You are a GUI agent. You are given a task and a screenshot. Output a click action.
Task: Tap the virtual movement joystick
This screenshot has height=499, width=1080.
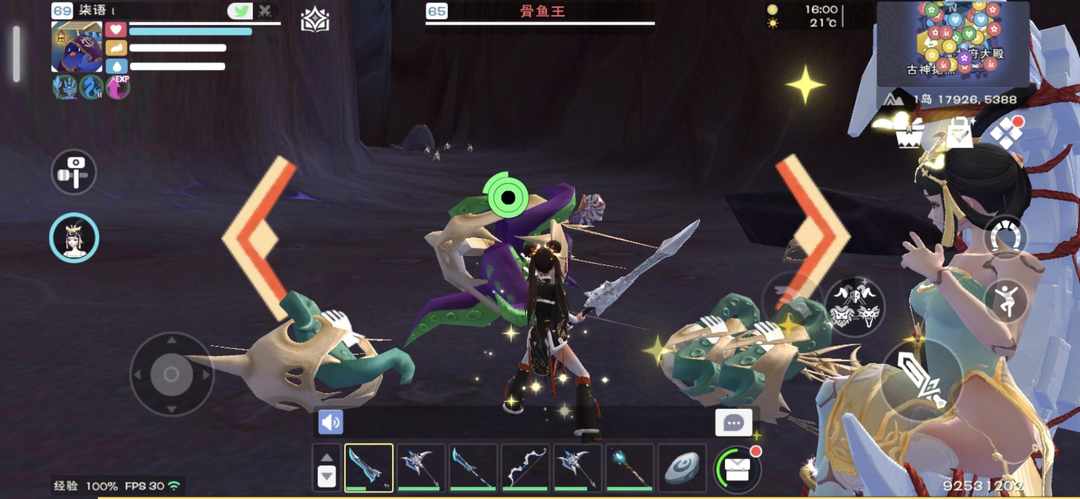tap(171, 374)
